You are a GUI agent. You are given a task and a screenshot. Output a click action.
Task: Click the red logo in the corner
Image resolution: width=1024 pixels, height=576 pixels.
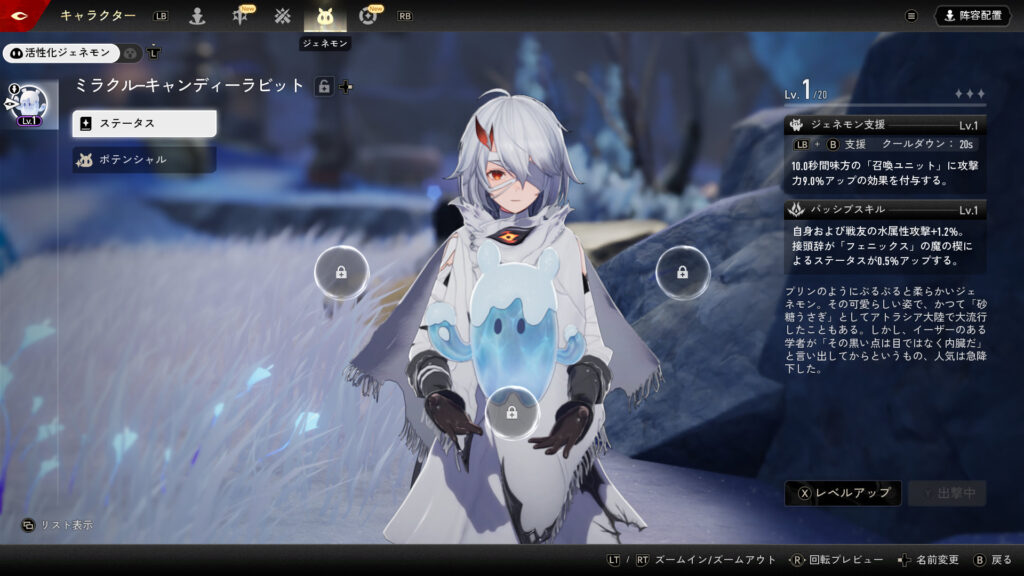tap(18, 15)
